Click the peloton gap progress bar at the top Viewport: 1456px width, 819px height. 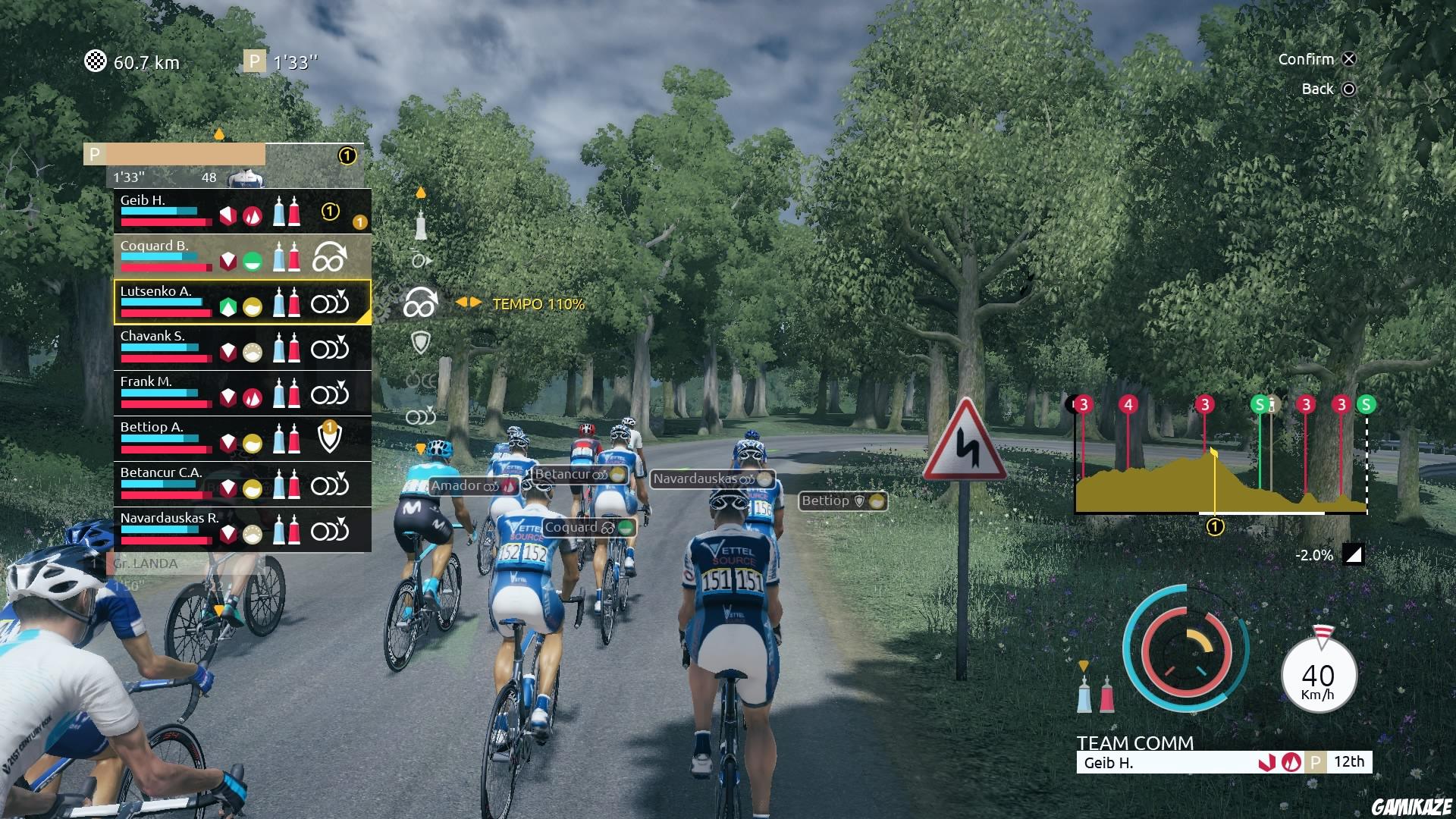pyautogui.click(x=182, y=155)
